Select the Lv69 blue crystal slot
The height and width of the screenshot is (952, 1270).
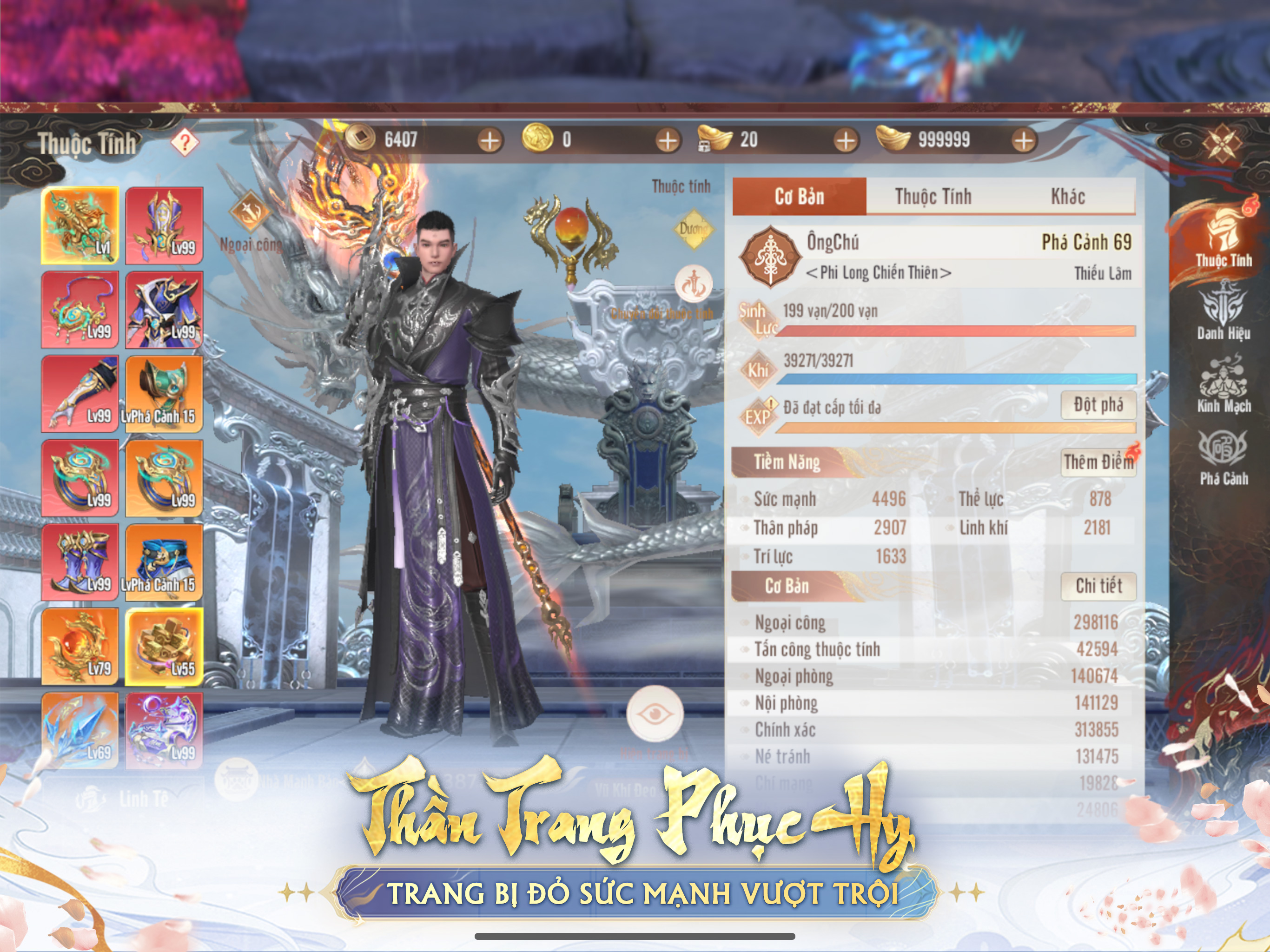80,730
